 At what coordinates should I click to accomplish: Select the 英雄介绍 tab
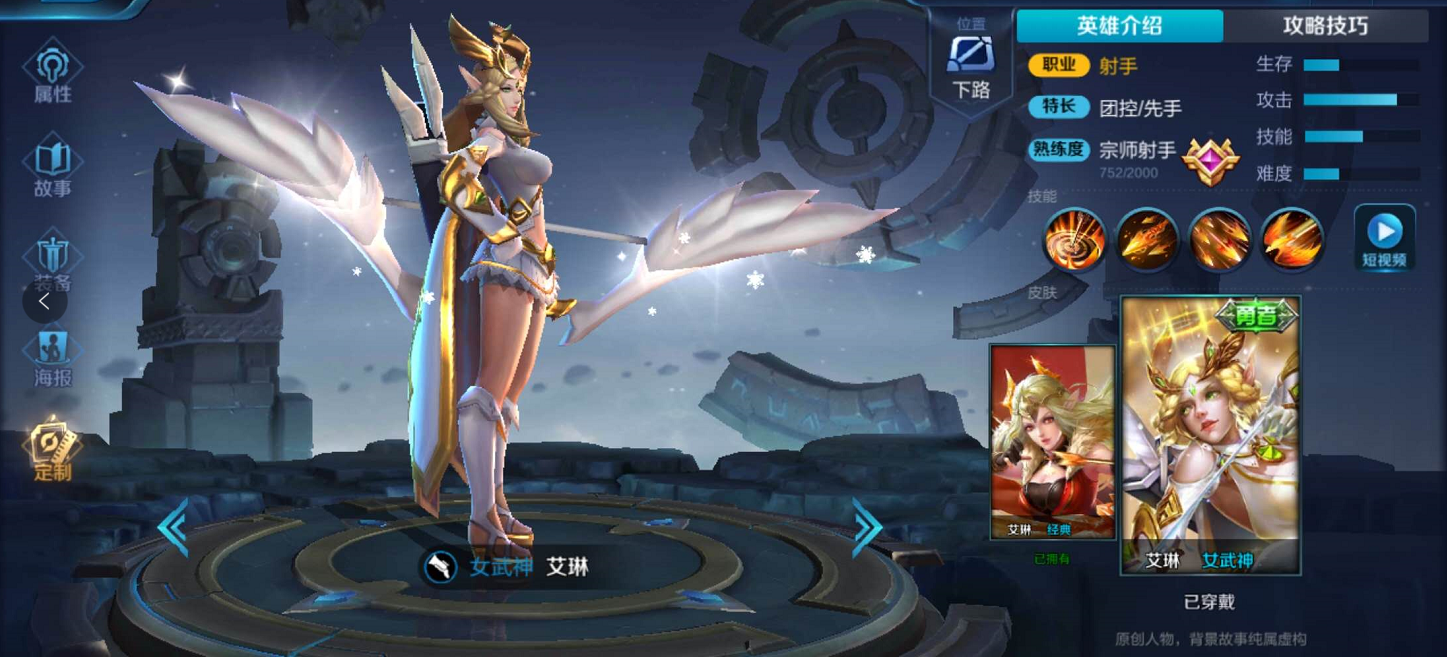[x=1119, y=26]
